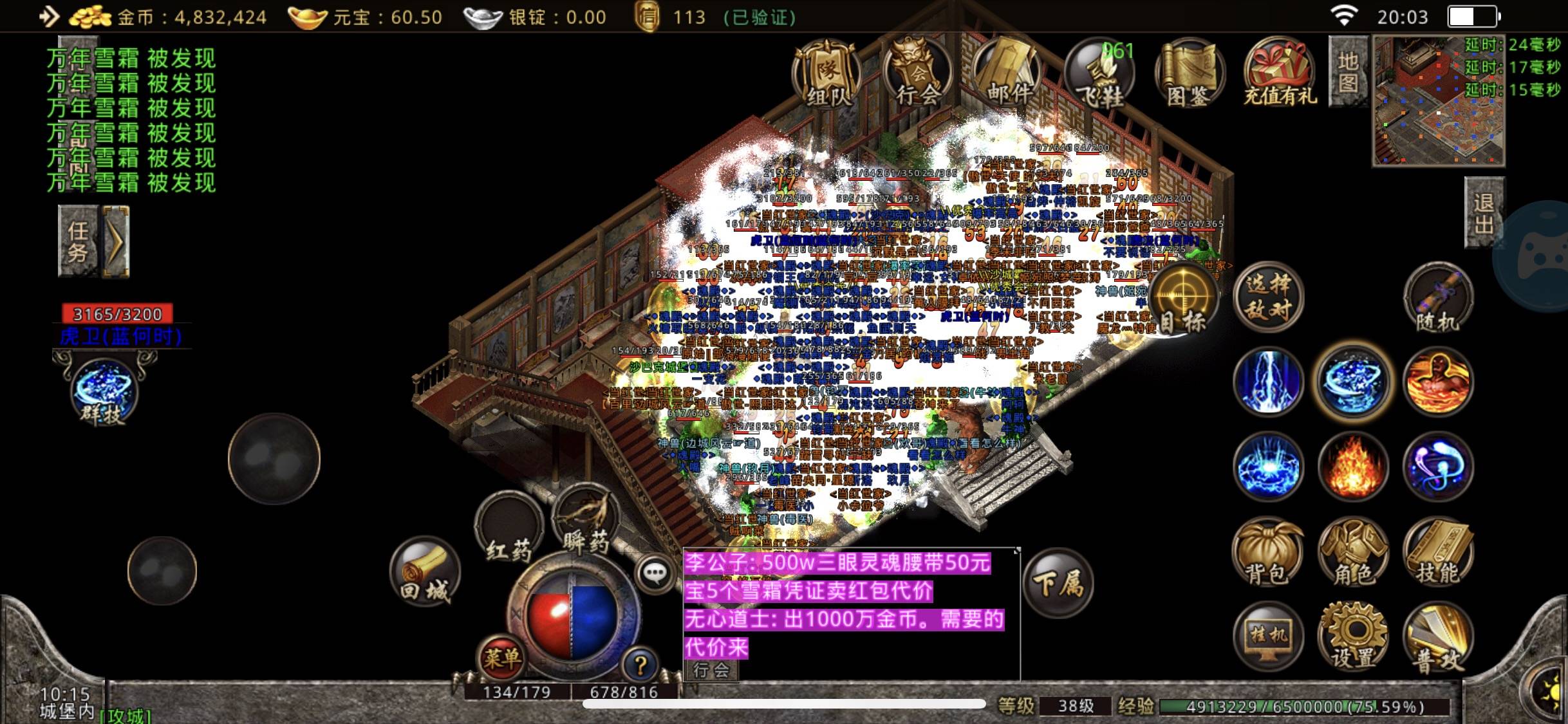The width and height of the screenshot is (1568, 724).
Task: Open the 组队 team menu
Action: click(x=827, y=74)
